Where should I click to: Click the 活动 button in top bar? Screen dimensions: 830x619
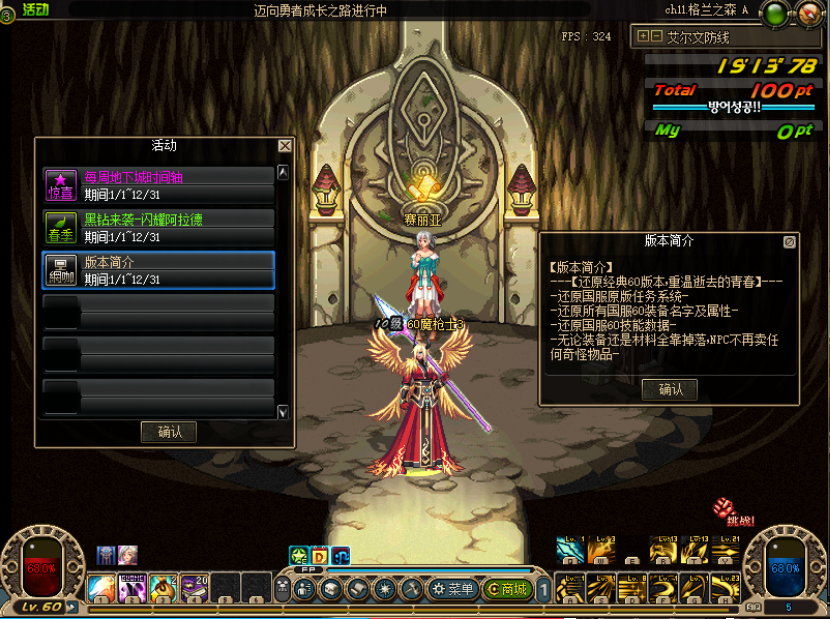click(x=36, y=9)
